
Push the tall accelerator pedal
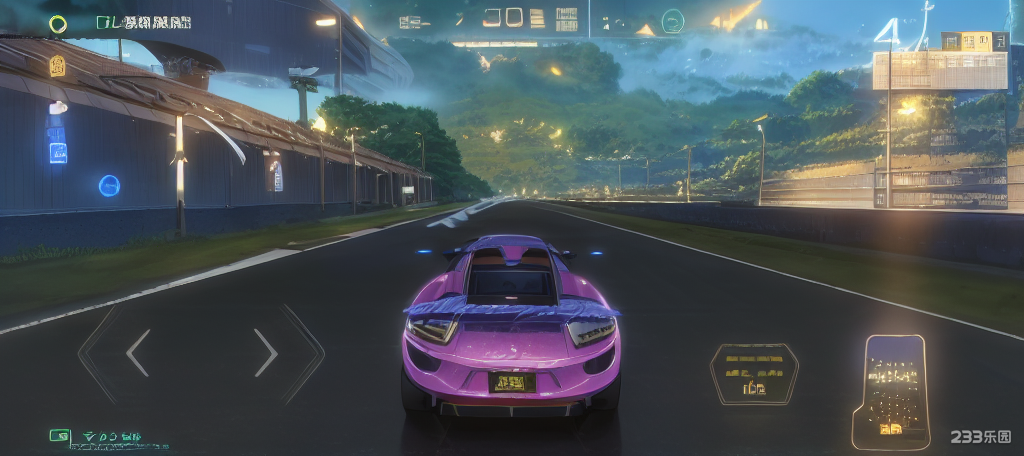coord(892,390)
